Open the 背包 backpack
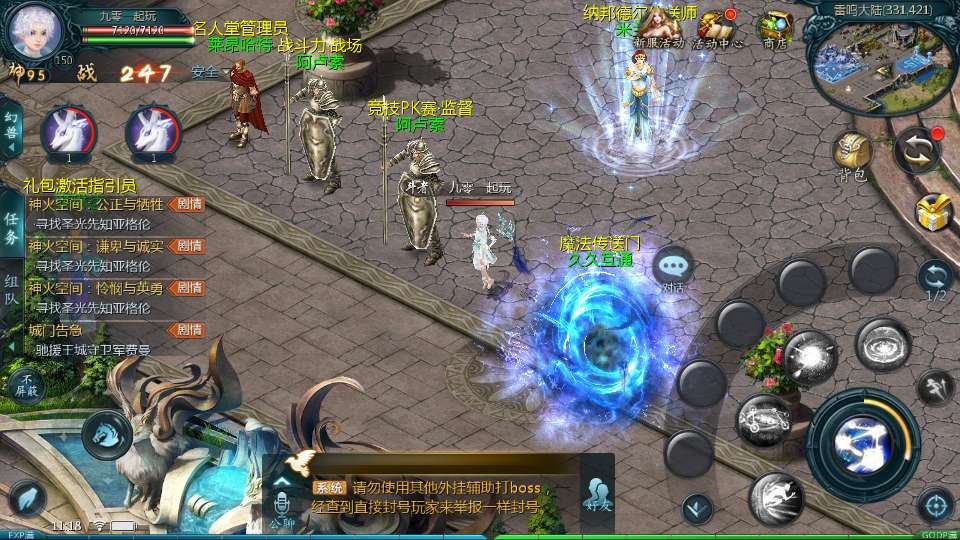 coord(851,152)
